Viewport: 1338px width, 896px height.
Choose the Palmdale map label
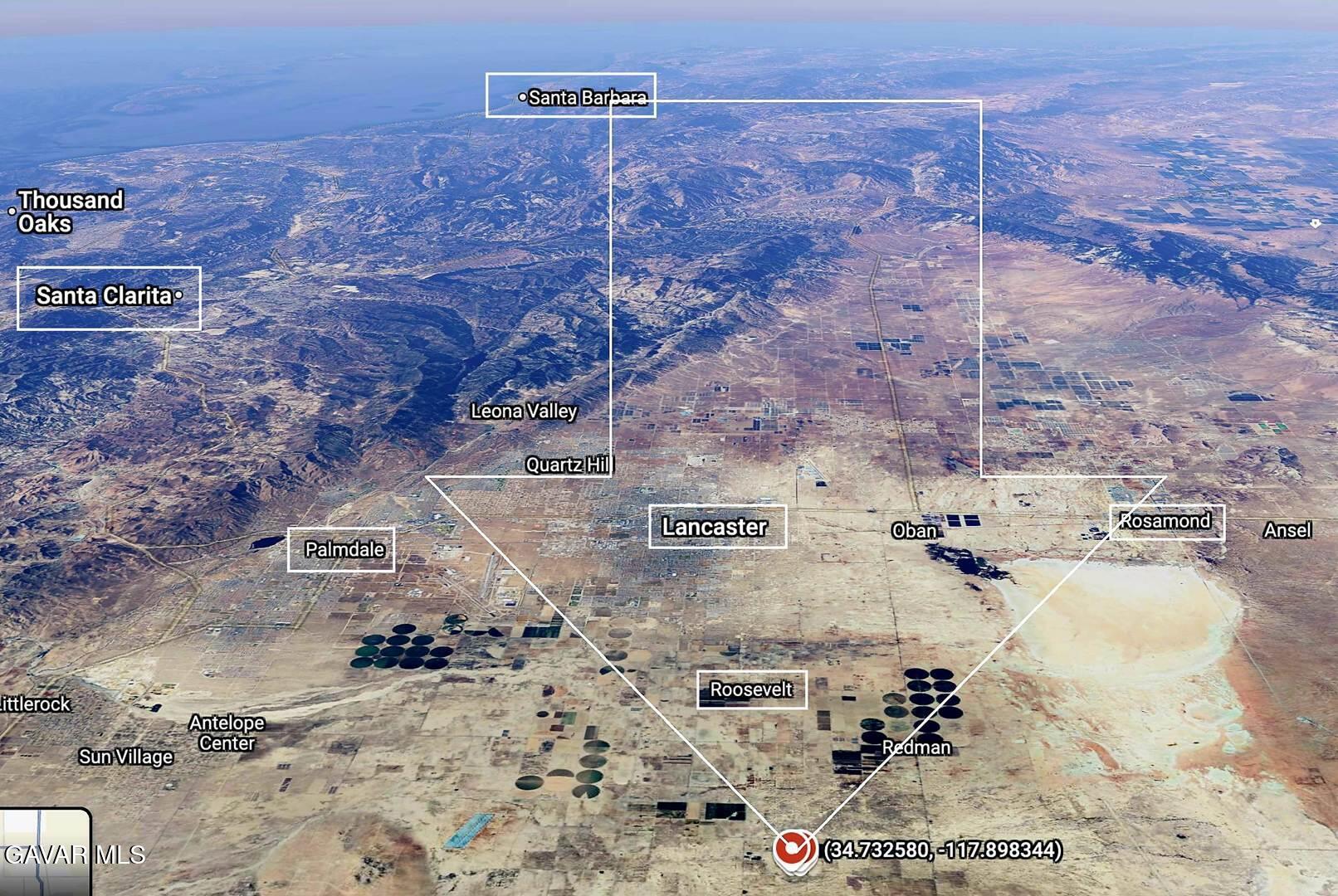[x=343, y=549]
